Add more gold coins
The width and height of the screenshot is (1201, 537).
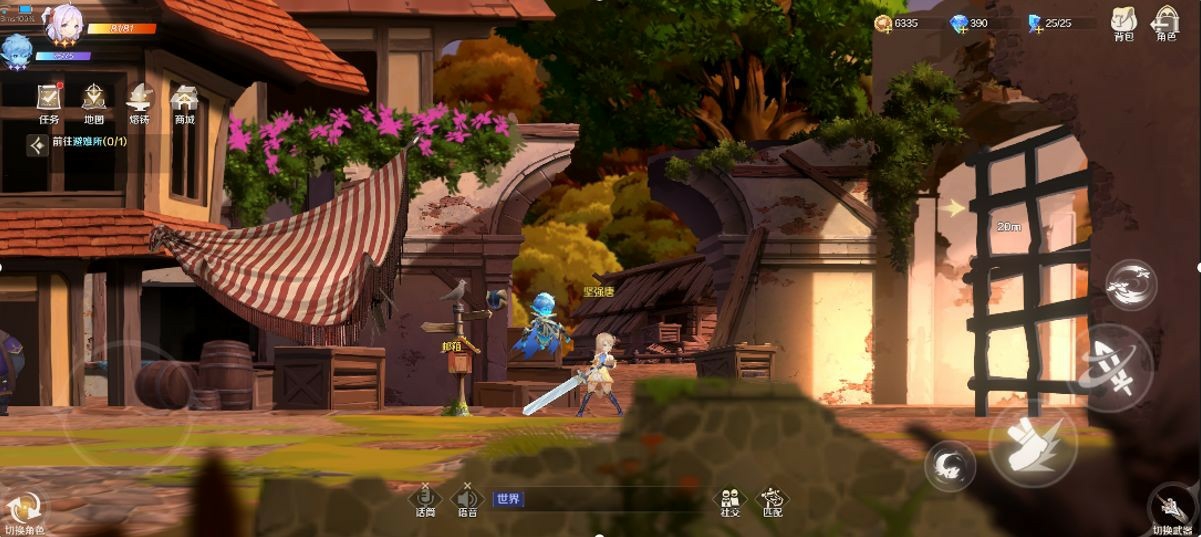[x=884, y=23]
